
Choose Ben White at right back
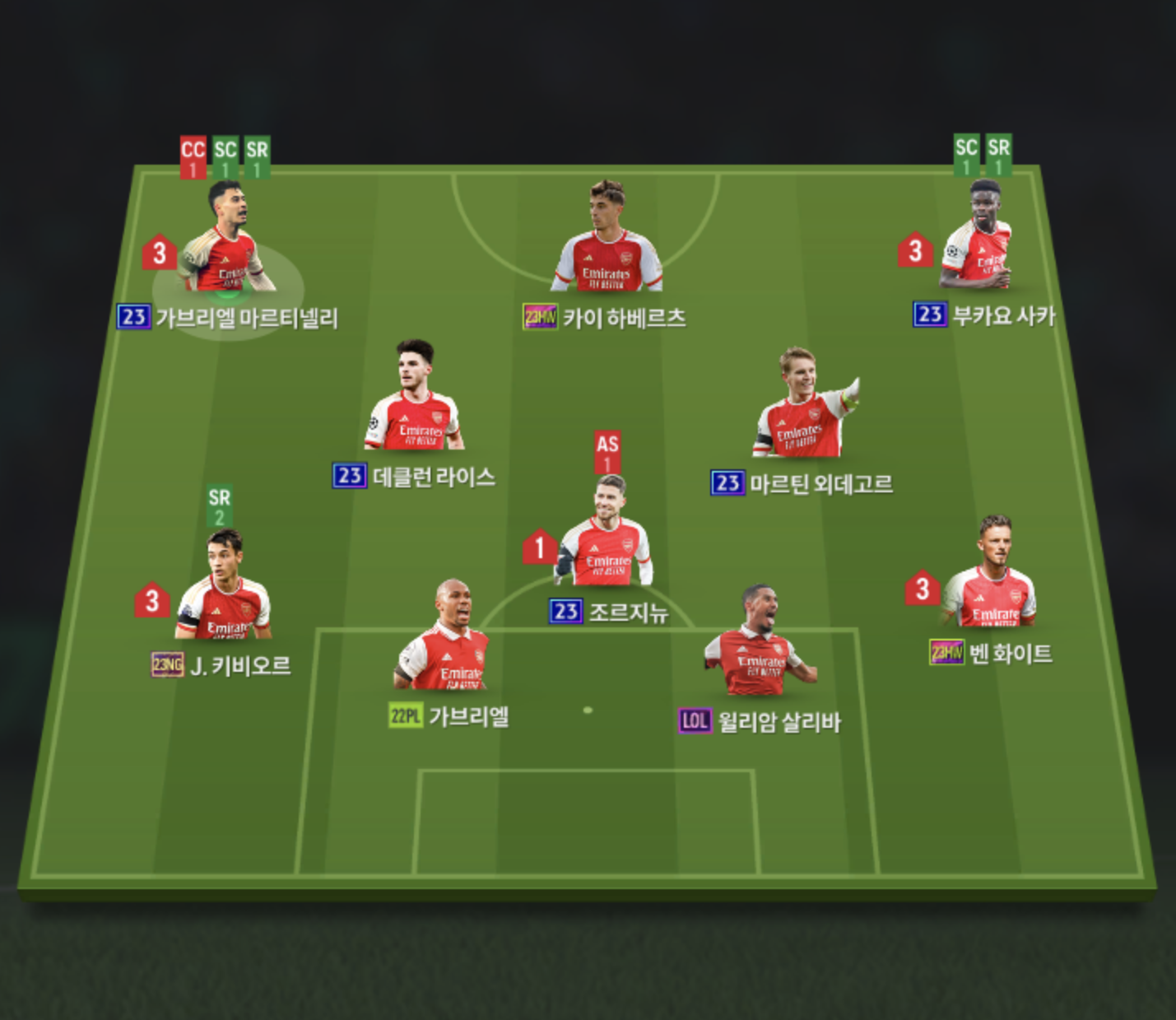point(991,578)
